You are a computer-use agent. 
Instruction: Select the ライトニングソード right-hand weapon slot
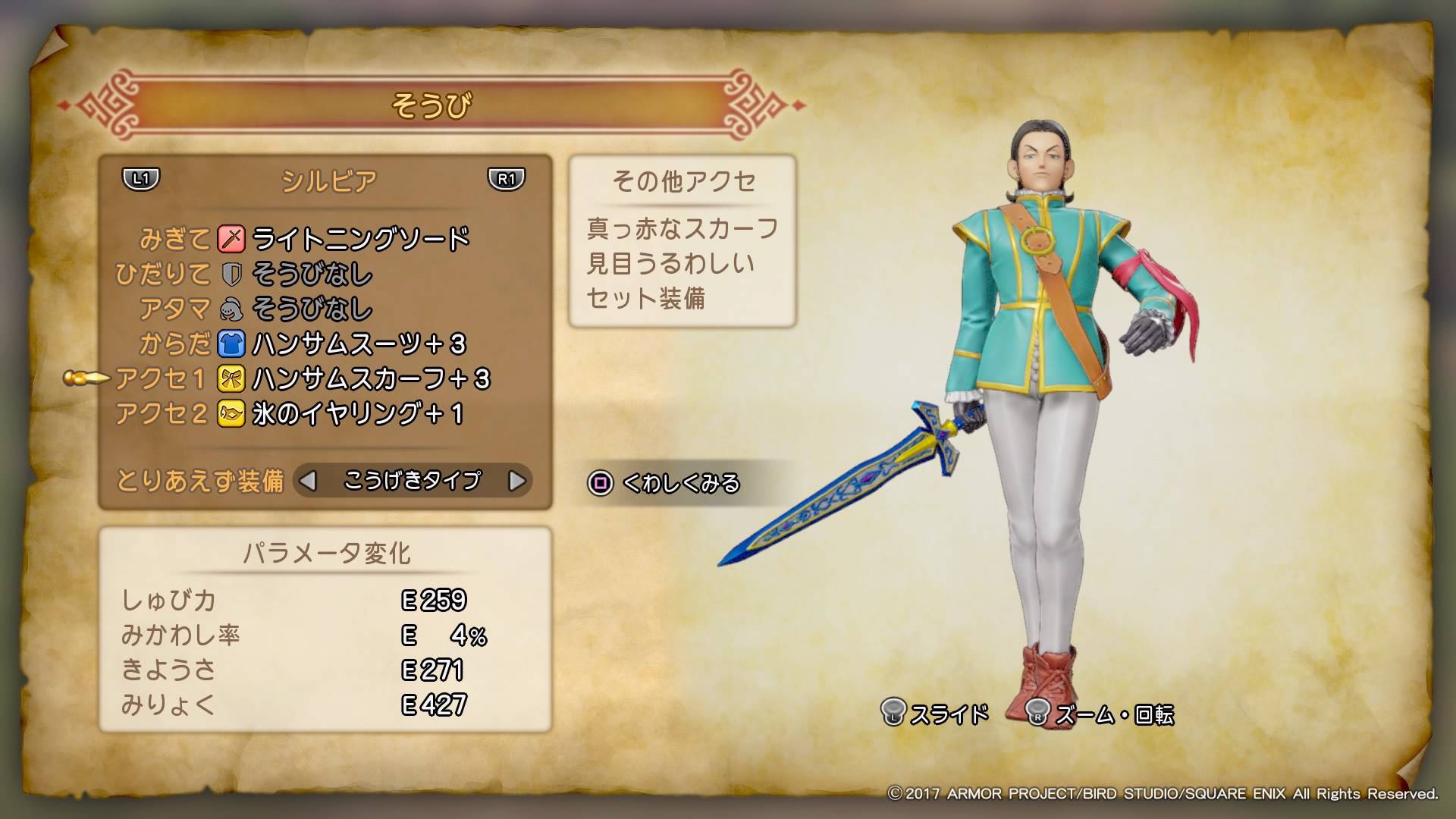pos(360,240)
